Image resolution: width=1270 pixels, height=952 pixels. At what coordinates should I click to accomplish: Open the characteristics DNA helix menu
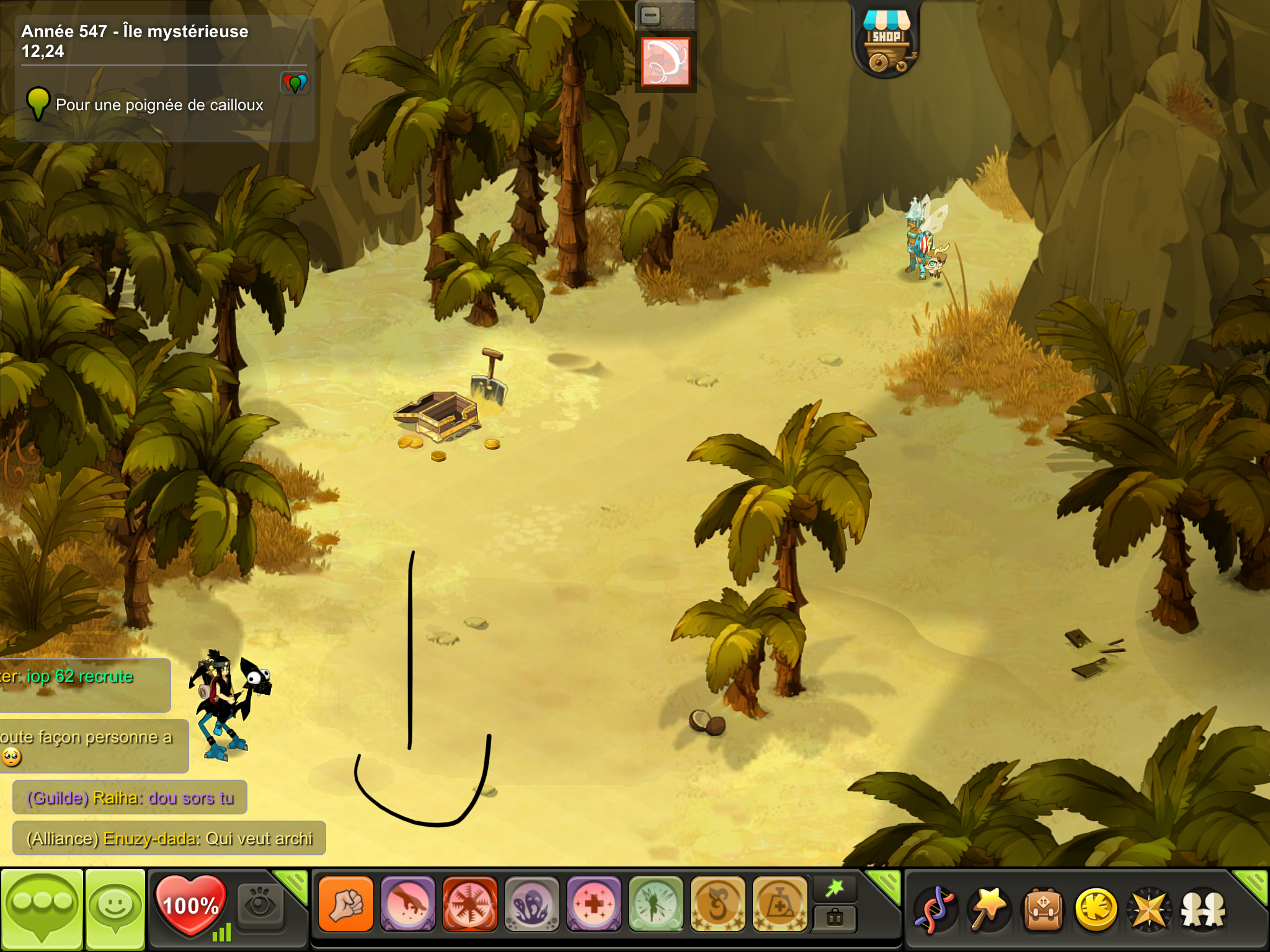click(936, 909)
